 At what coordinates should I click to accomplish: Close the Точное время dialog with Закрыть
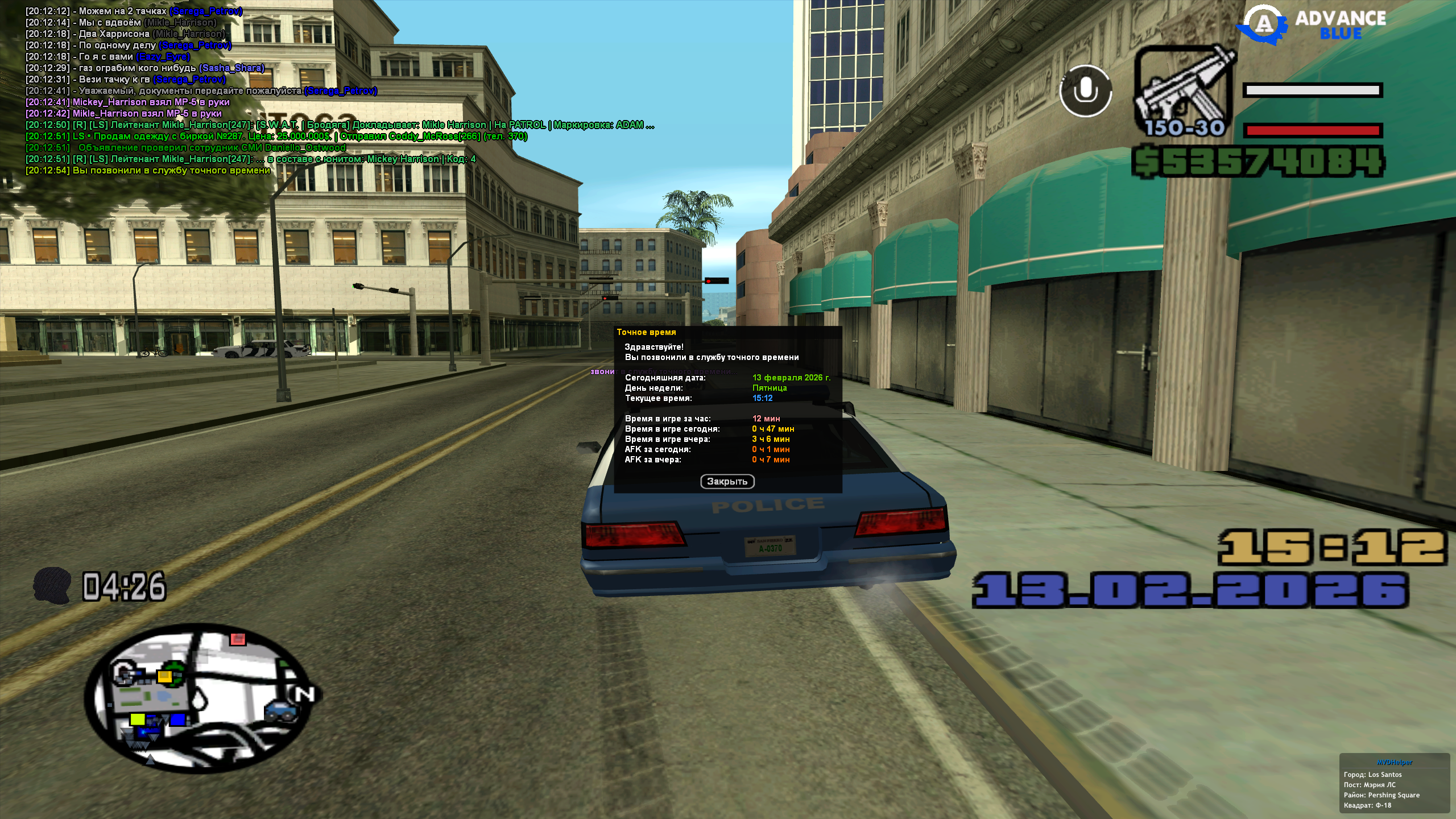tap(727, 482)
